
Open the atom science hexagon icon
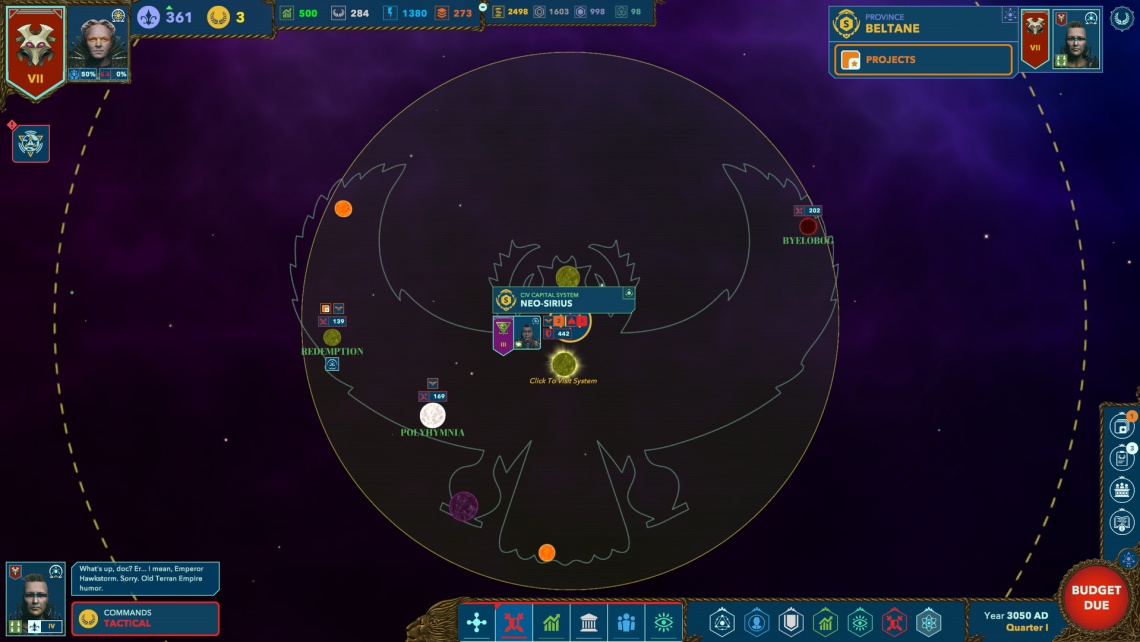coord(928,623)
